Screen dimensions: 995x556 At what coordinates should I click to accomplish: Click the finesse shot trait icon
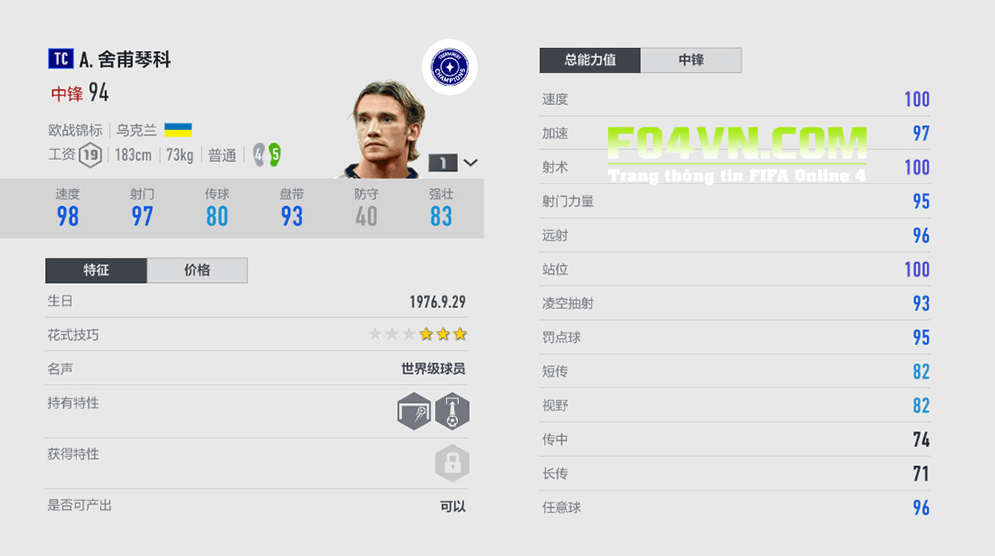(414, 411)
